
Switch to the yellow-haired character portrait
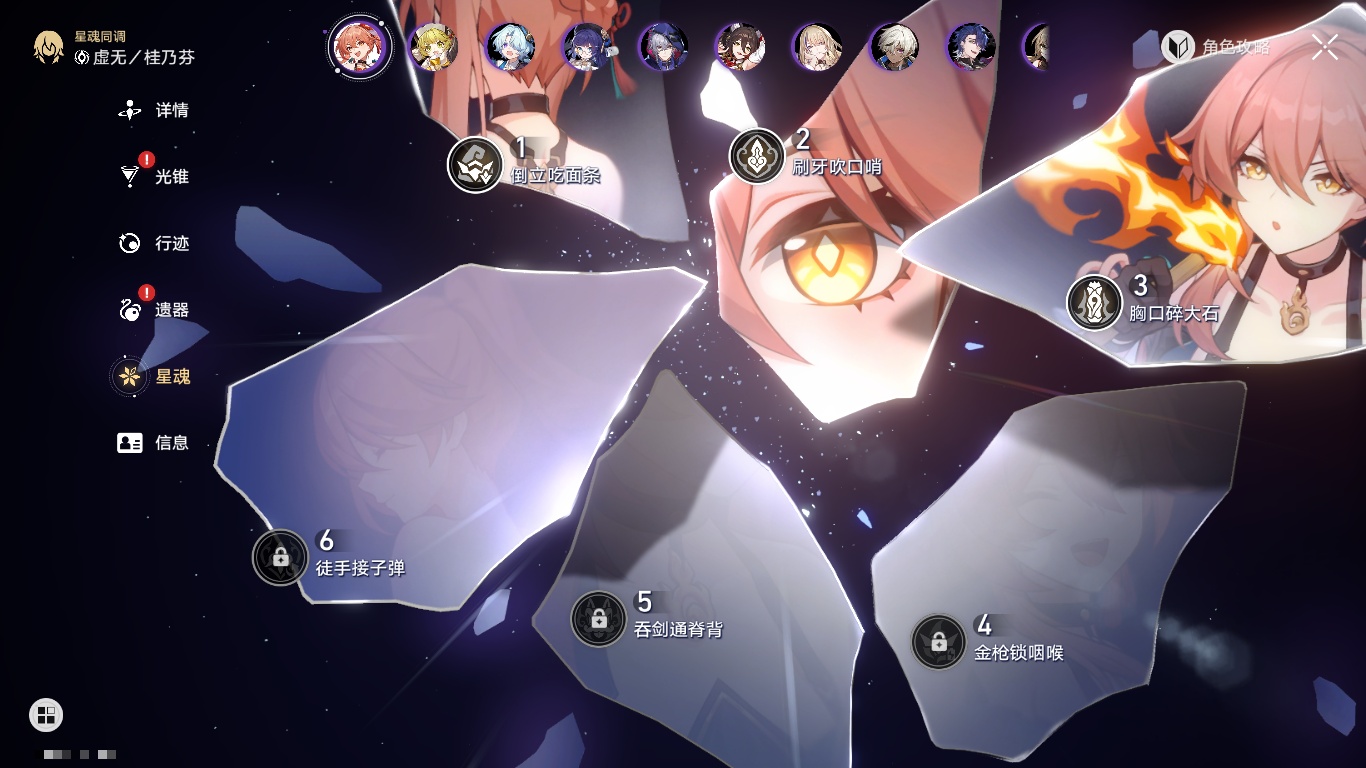(435, 47)
